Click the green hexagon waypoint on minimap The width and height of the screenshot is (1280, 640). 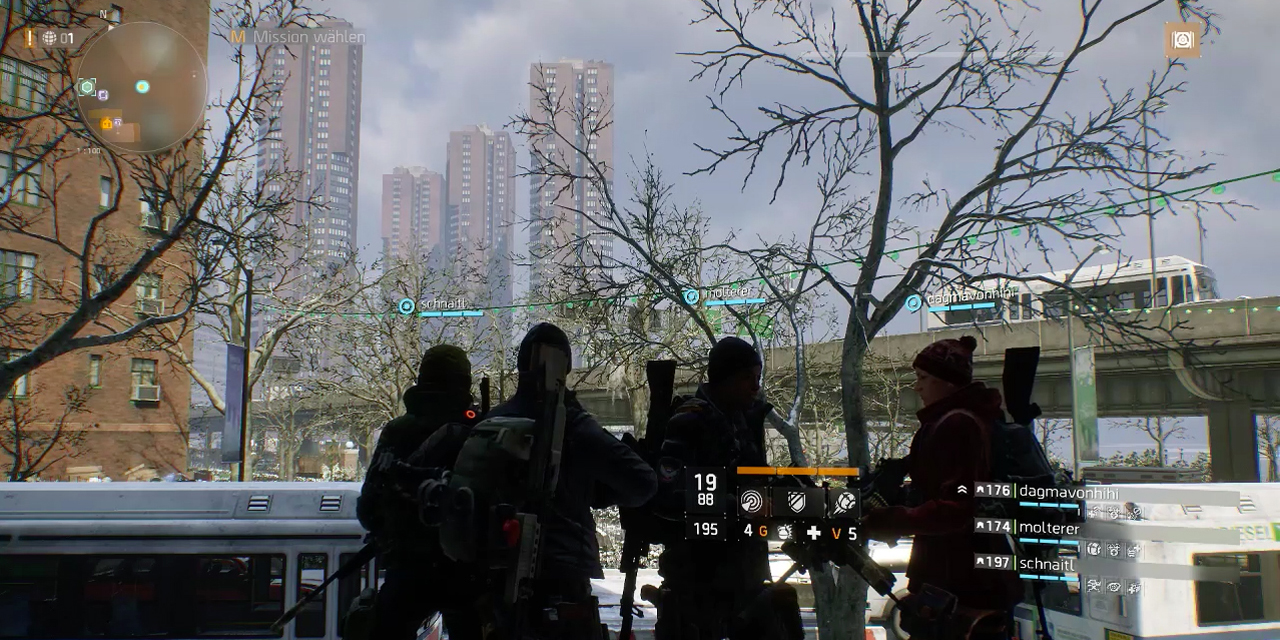[x=87, y=88]
